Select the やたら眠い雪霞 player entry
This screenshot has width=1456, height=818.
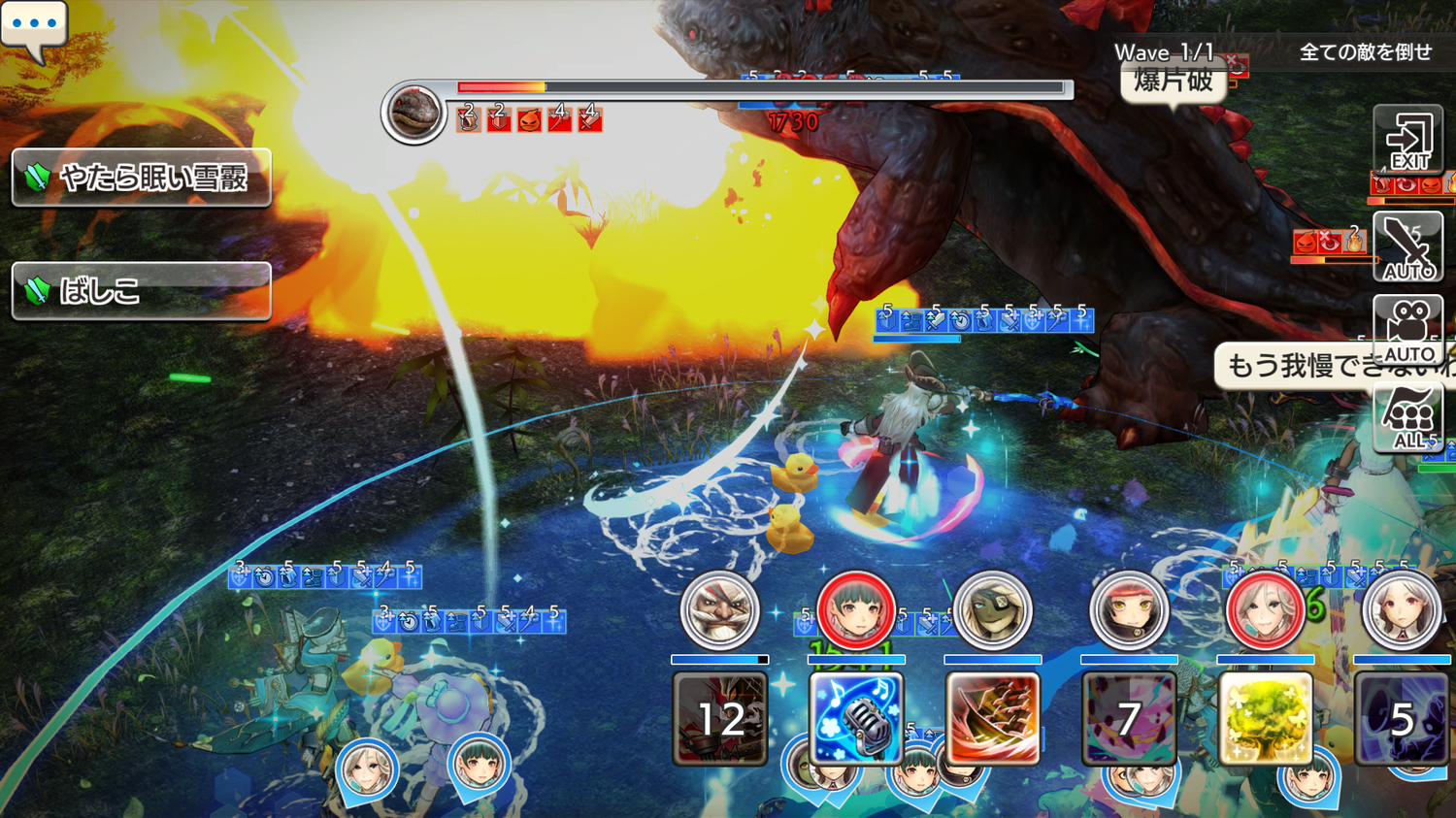(x=142, y=178)
